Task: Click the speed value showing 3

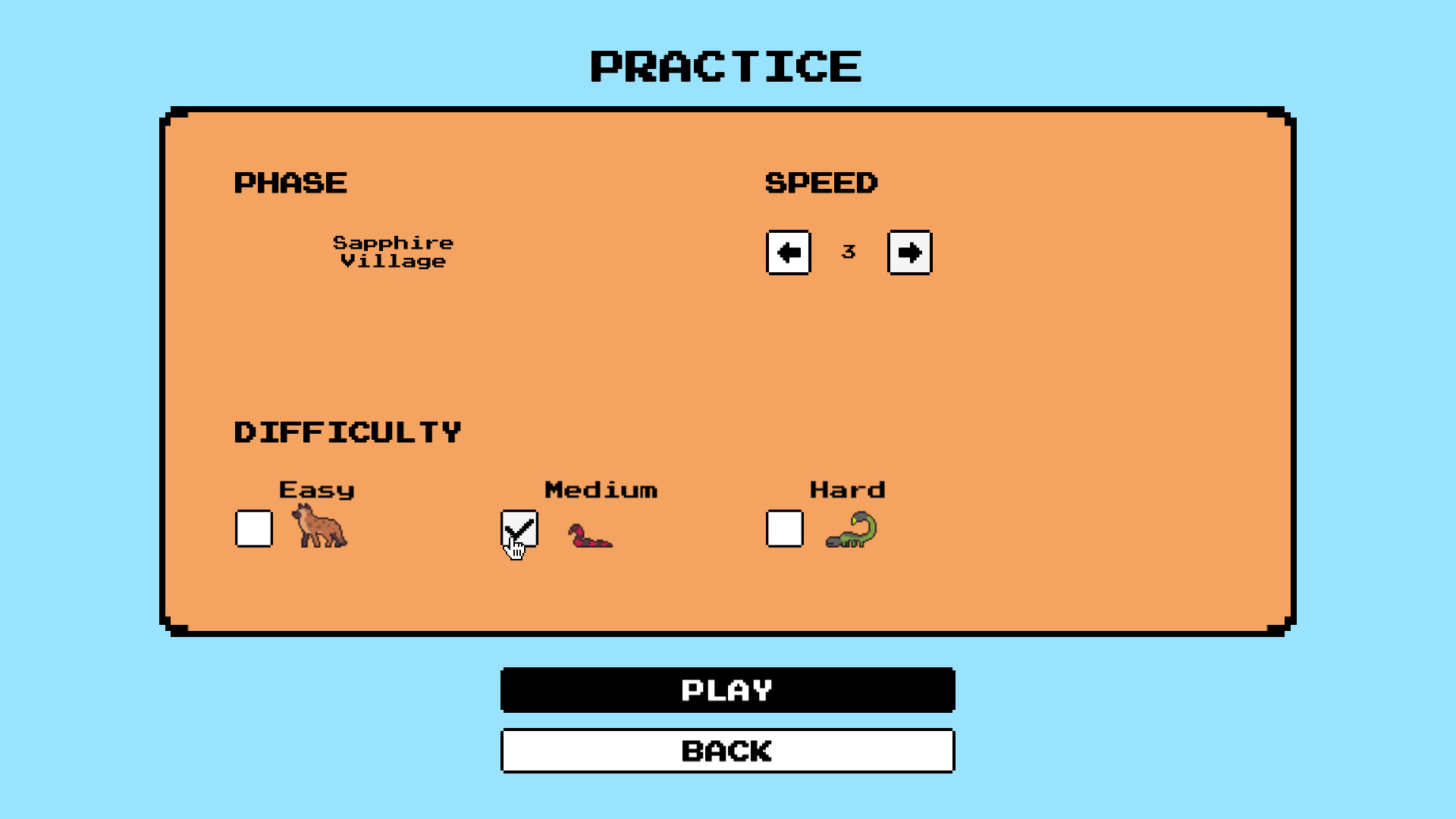Action: pos(849,253)
